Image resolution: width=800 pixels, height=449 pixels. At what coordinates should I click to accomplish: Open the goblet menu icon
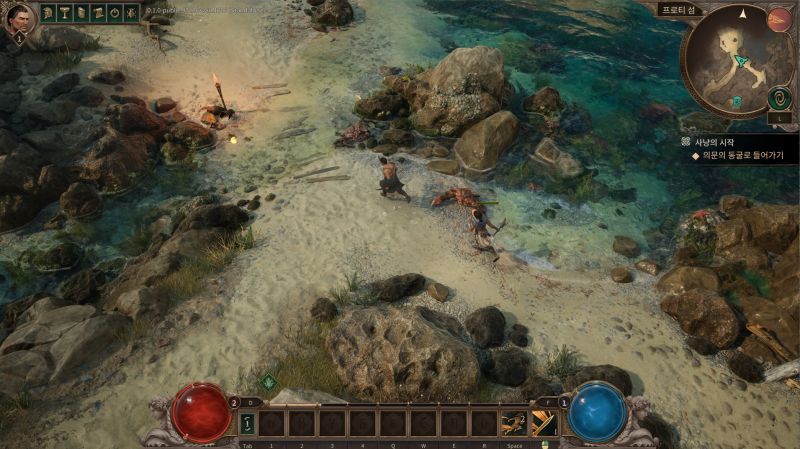[x=65, y=13]
